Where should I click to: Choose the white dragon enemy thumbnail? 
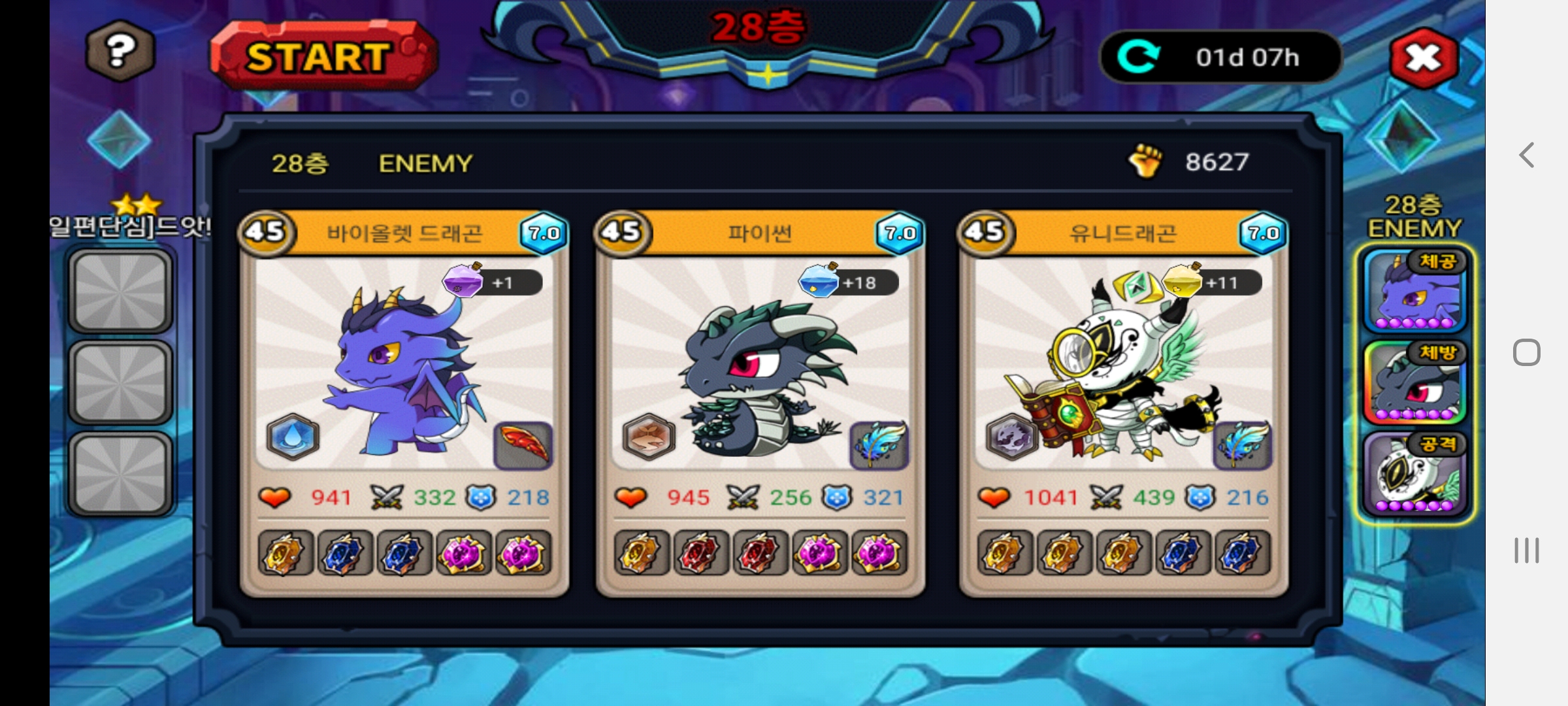coord(1414,475)
